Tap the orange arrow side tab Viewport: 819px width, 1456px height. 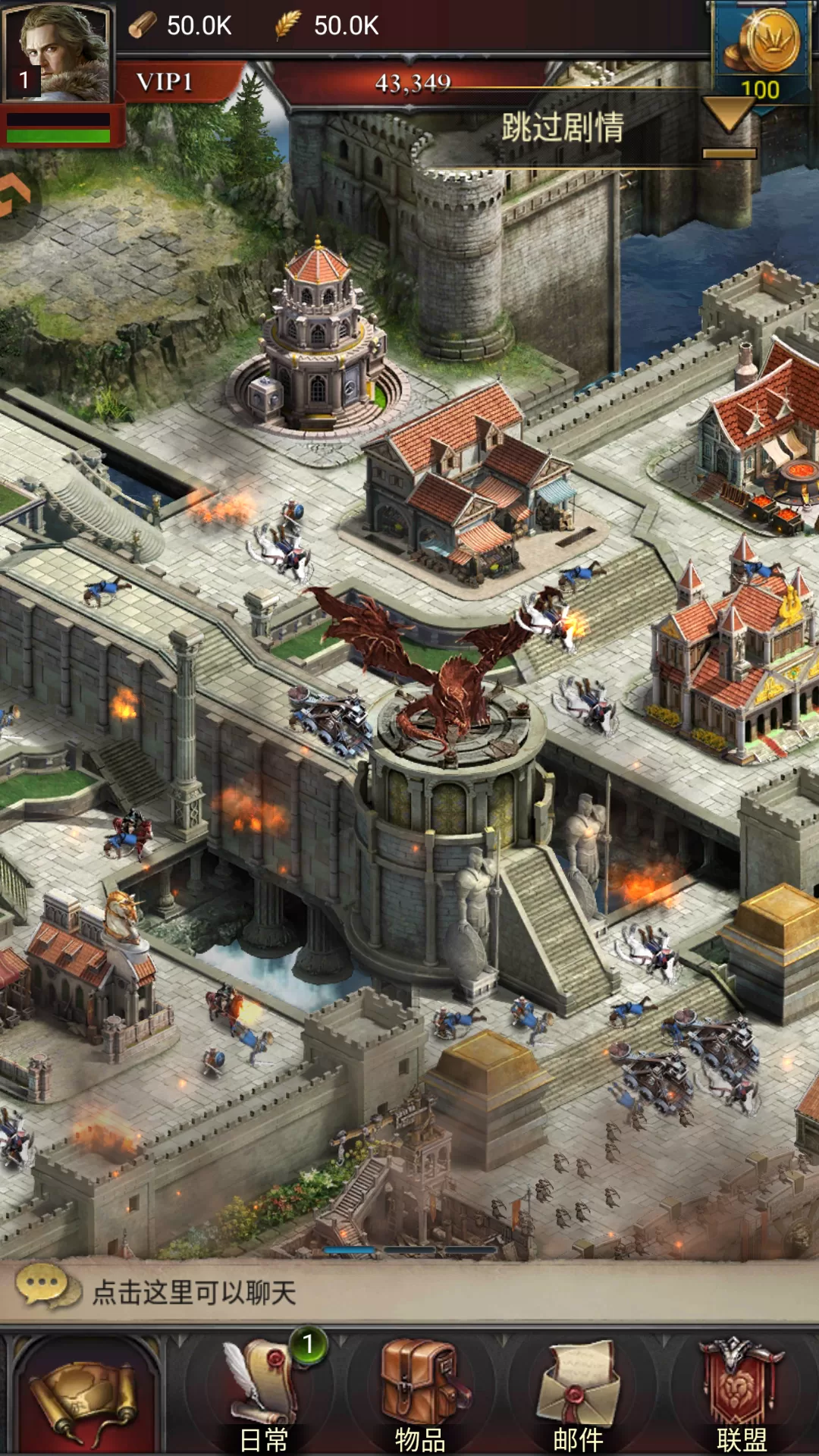(14, 196)
